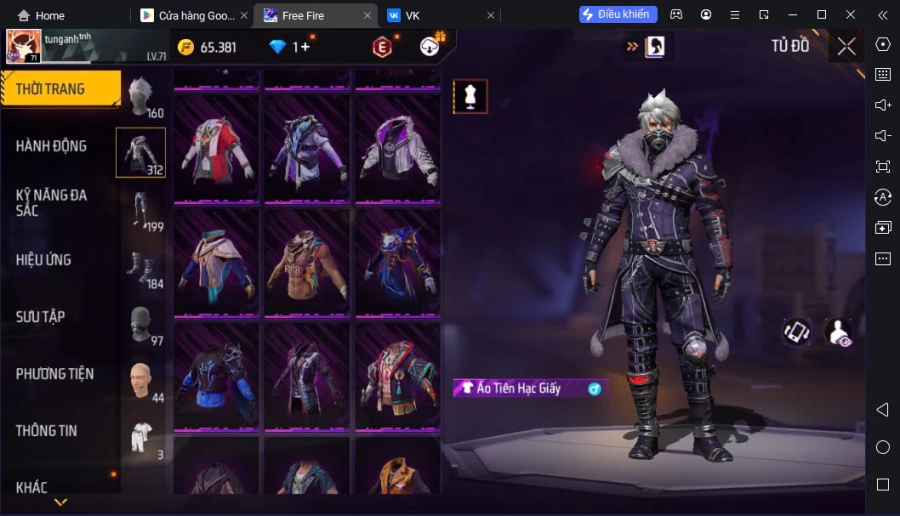Pick the brown hooded jacket thumbnail
Image resolution: width=900 pixels, height=516 pixels.
click(x=307, y=264)
